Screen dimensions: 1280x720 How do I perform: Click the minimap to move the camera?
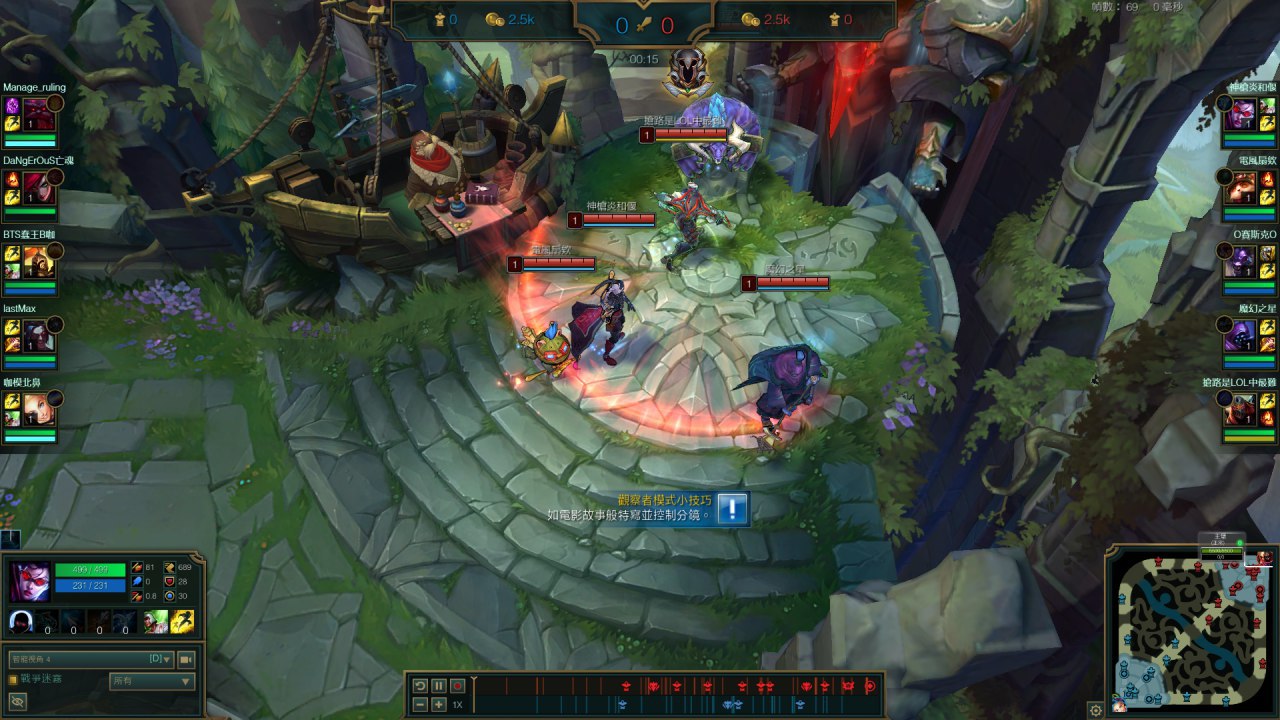click(1187, 630)
